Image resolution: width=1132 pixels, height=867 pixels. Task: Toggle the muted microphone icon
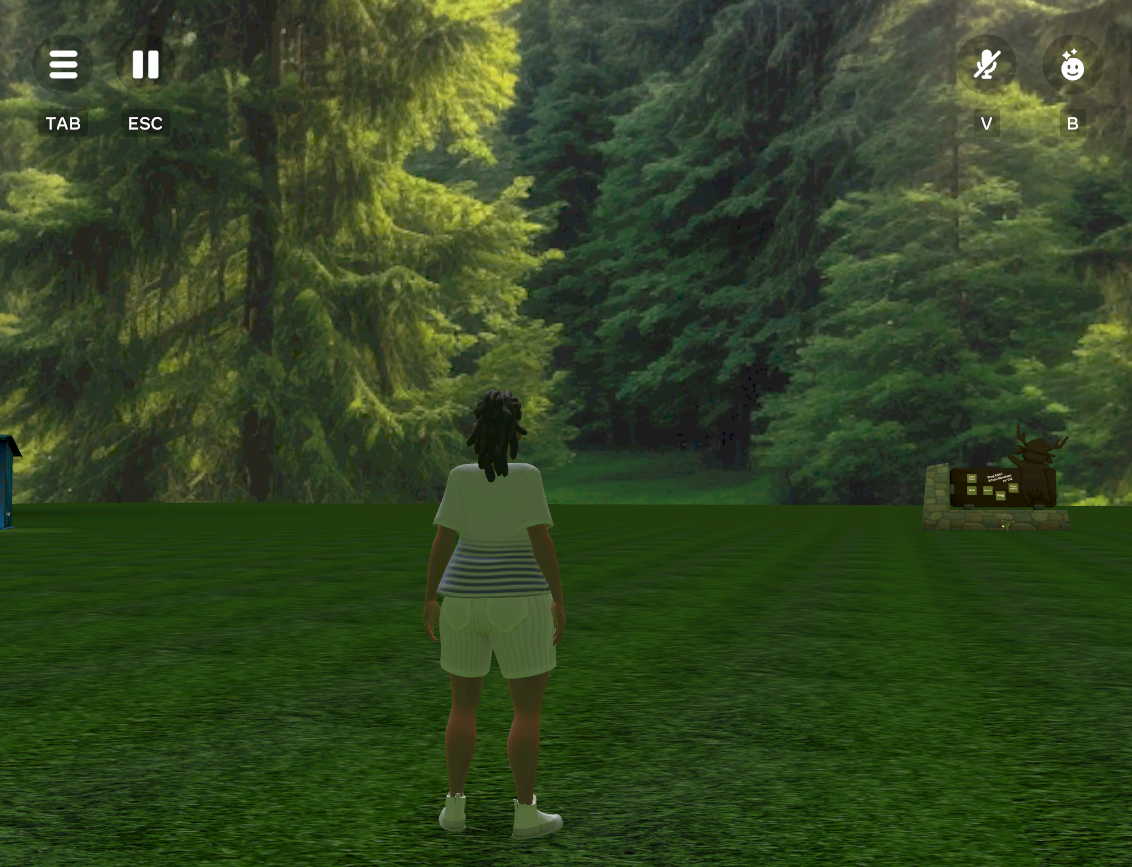(987, 65)
